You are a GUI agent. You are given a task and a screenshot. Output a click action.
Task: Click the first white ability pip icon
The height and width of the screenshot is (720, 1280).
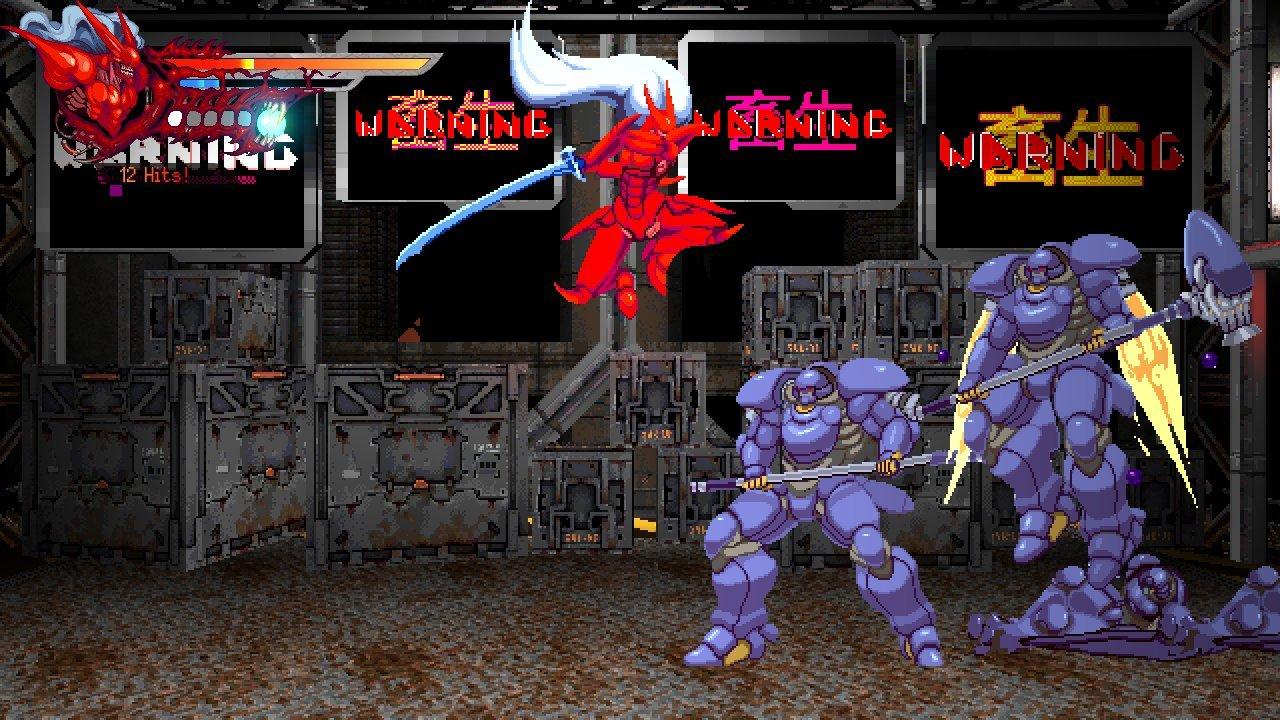[174, 118]
